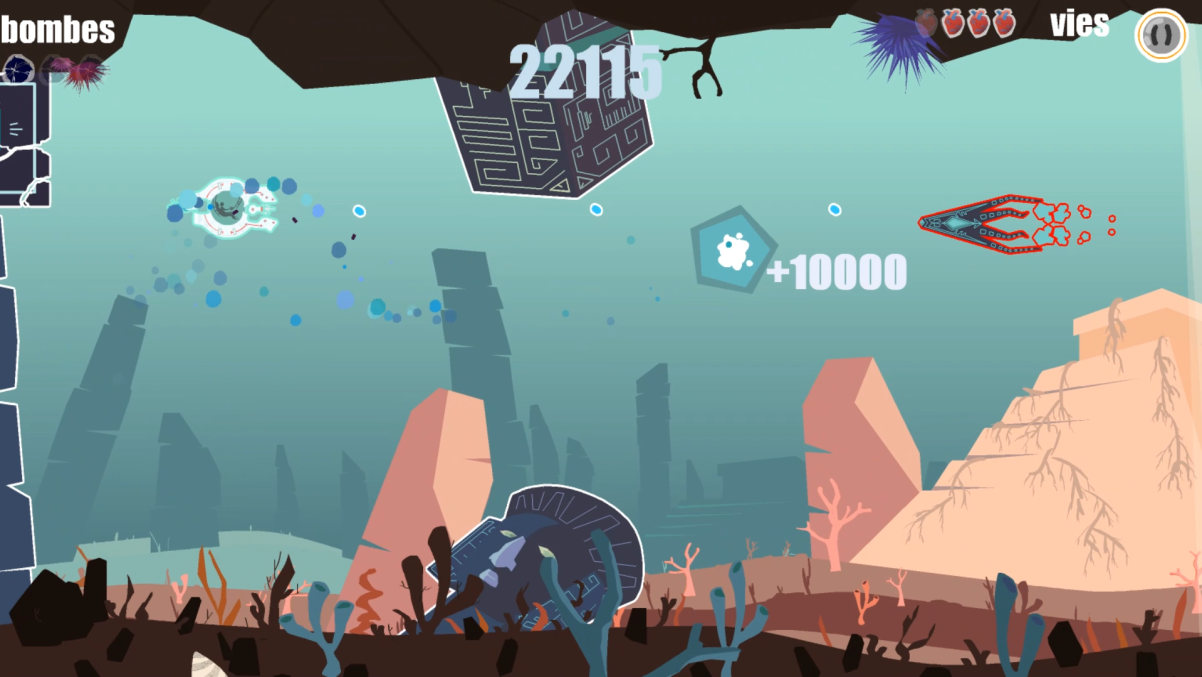The height and width of the screenshot is (677, 1202).
Task: Pause the game with the round button
Action: (x=1160, y=35)
